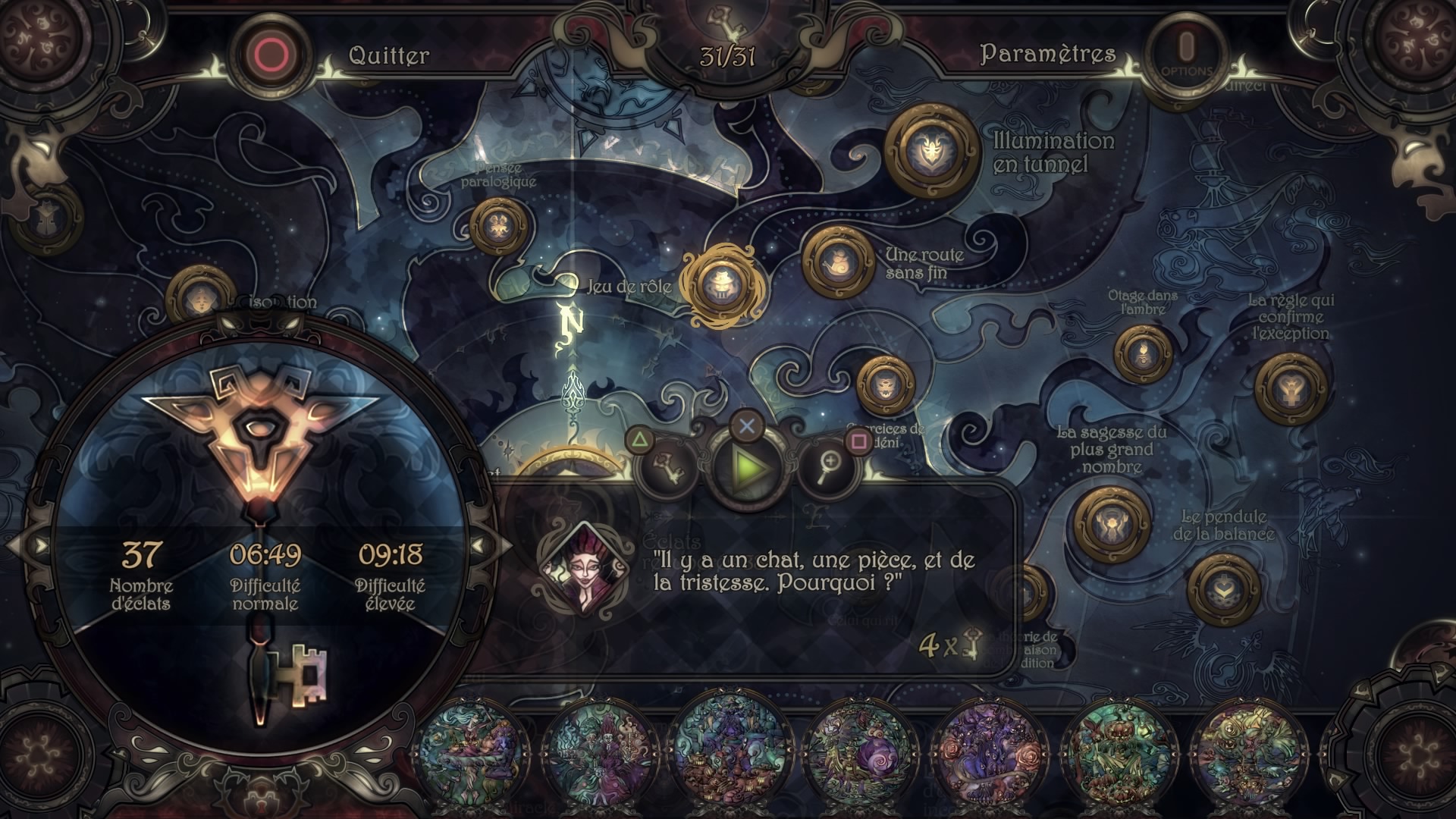Choose La sagesse du plus grand nombre node
The height and width of the screenshot is (819, 1456).
[1112, 524]
